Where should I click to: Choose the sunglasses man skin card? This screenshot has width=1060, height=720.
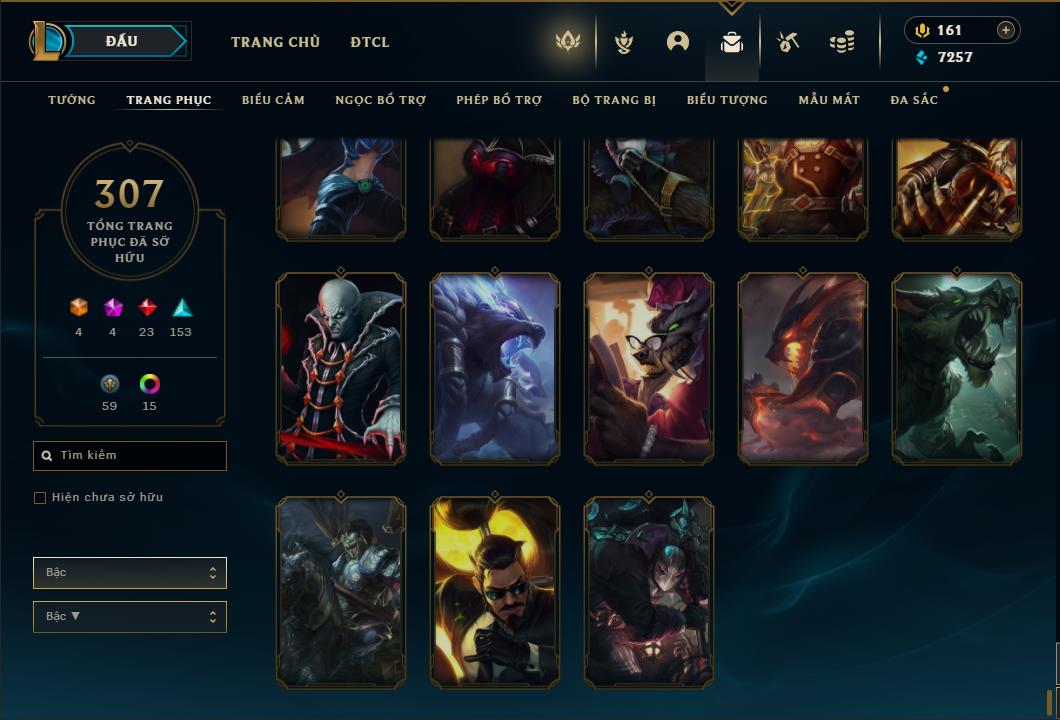tap(495, 592)
